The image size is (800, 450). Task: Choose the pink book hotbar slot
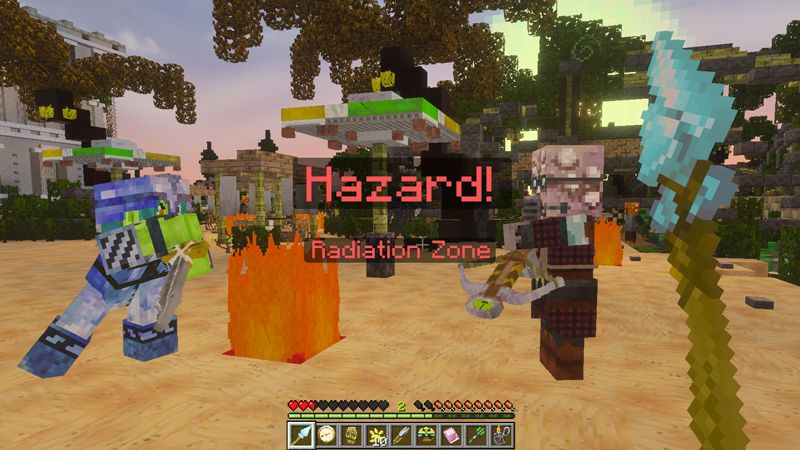[x=451, y=435]
